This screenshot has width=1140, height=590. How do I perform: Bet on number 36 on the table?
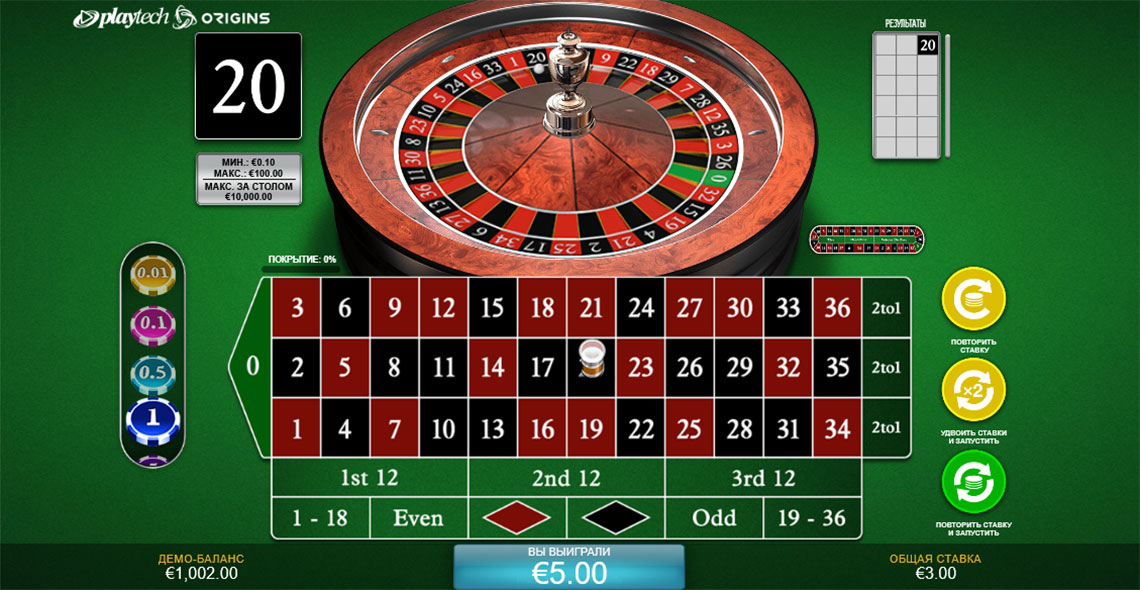click(837, 307)
